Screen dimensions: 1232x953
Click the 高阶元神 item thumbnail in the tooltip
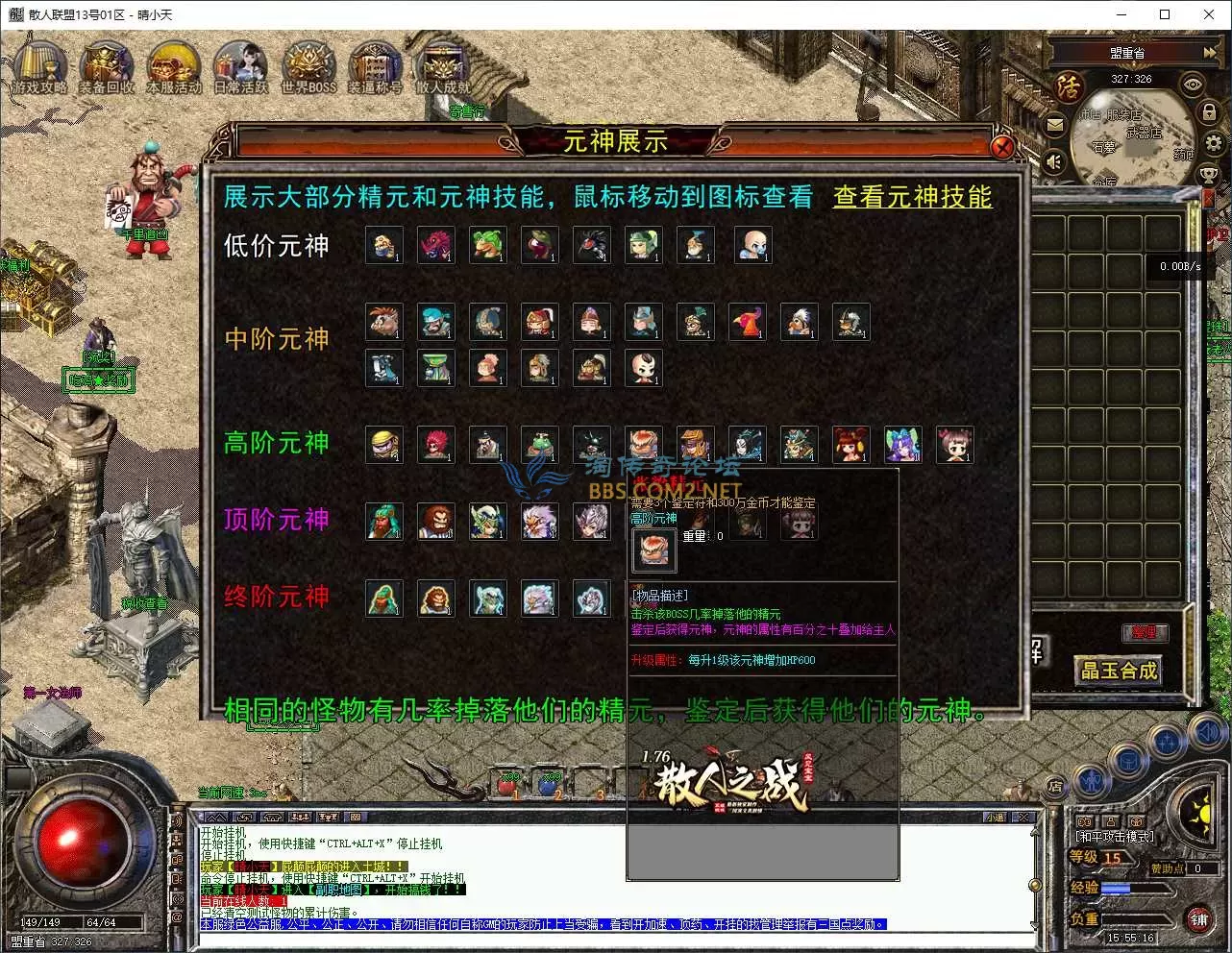[653, 550]
